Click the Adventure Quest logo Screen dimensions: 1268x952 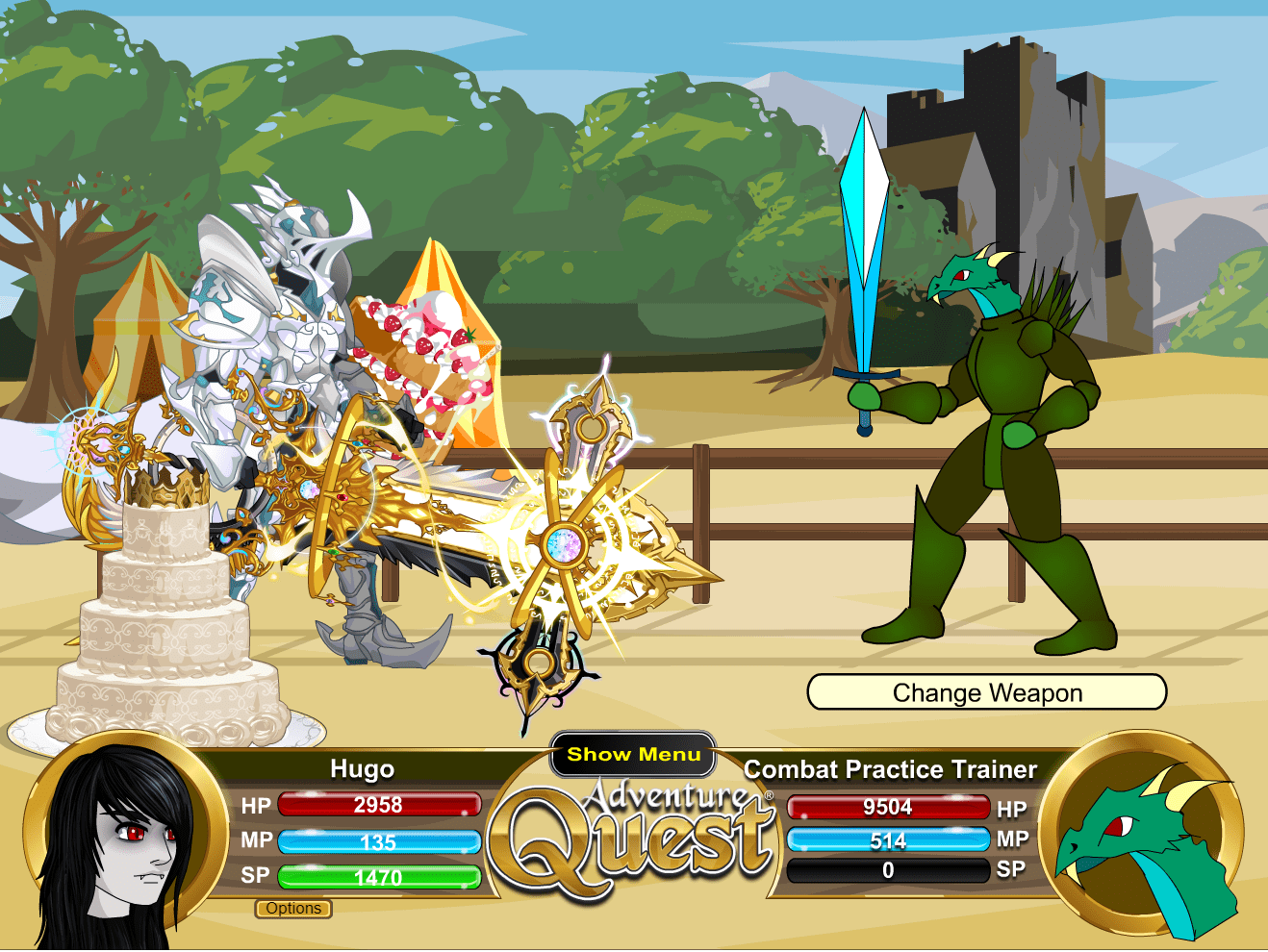coord(635,846)
